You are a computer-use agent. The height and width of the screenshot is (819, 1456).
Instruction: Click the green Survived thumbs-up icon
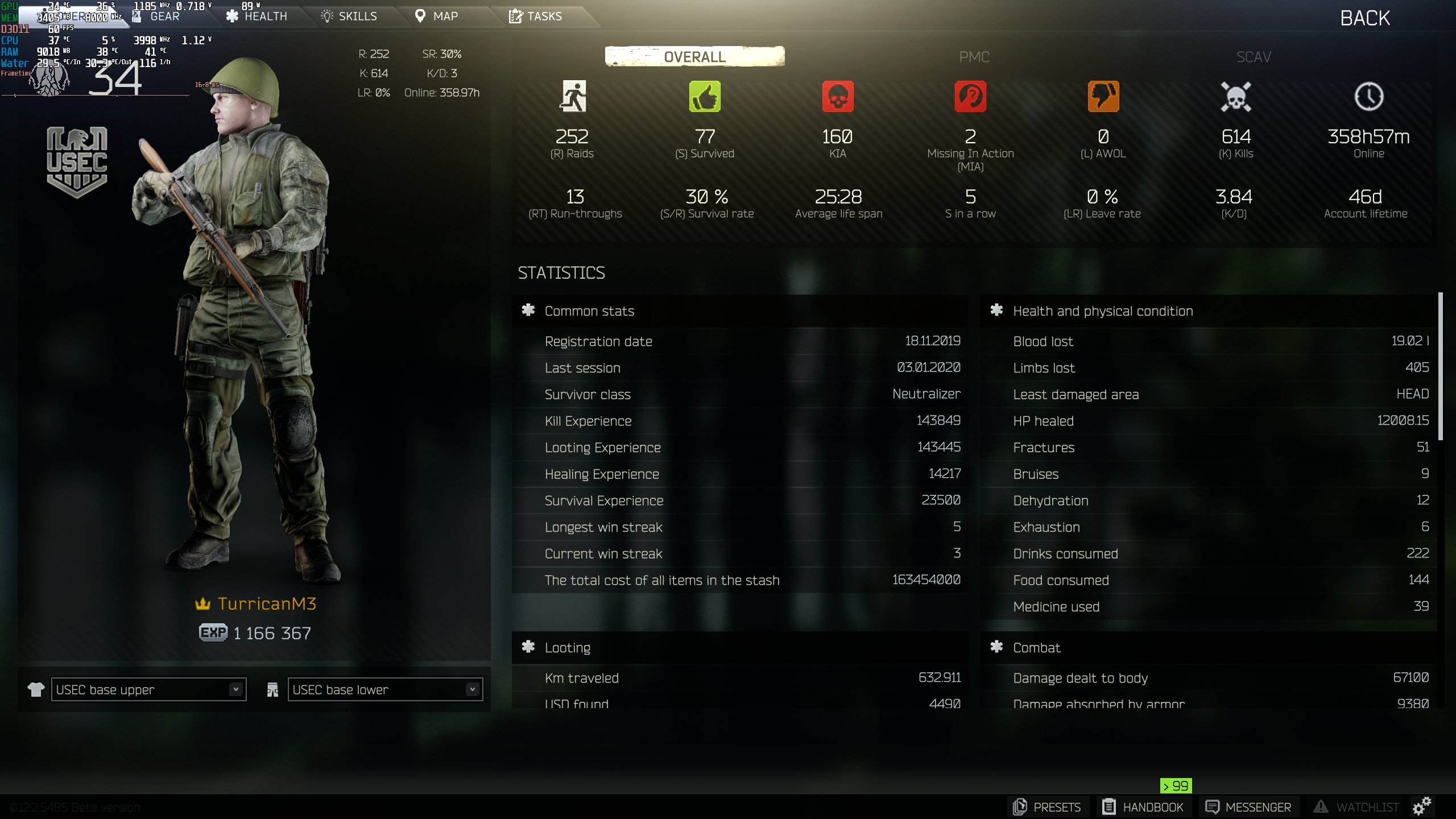point(705,97)
